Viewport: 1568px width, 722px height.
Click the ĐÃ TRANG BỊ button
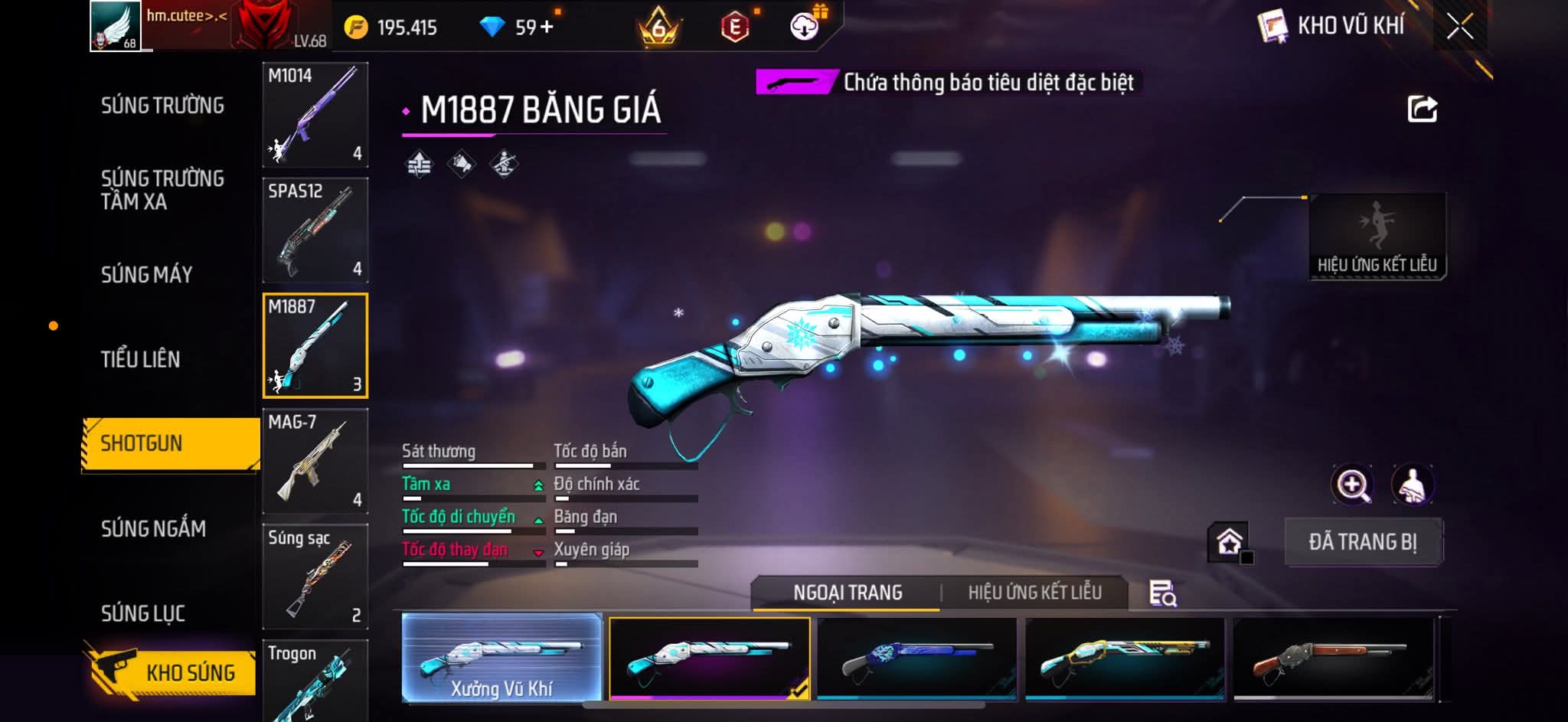point(1363,542)
